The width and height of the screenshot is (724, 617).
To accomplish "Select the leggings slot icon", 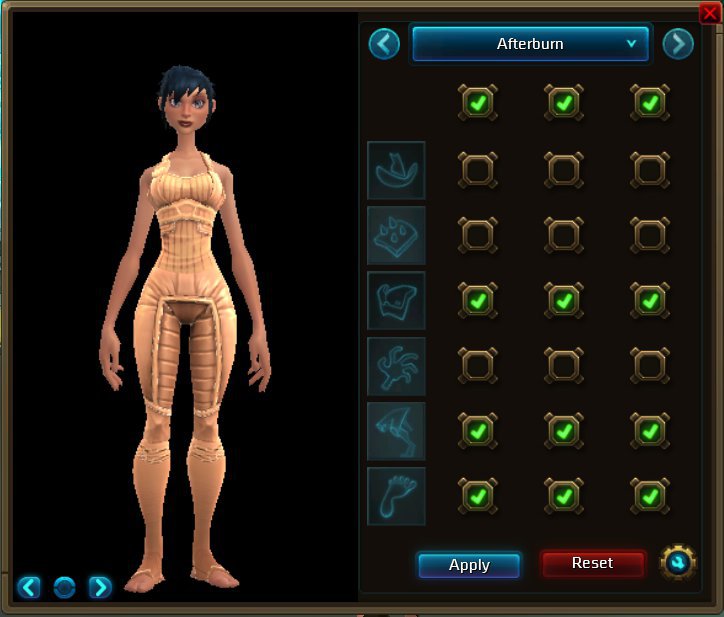I will 396,431.
